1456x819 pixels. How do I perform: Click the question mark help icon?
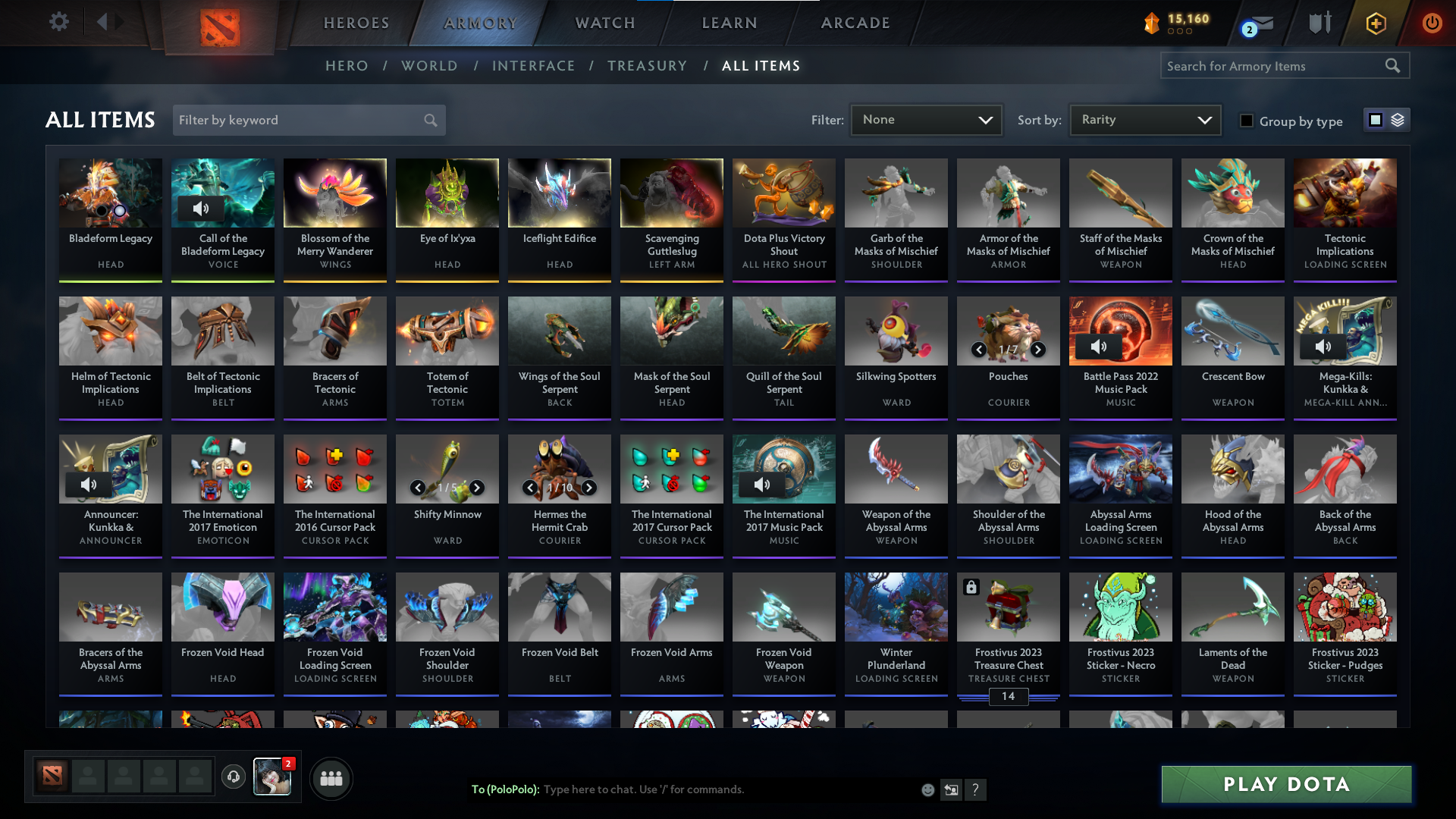pyautogui.click(x=976, y=789)
